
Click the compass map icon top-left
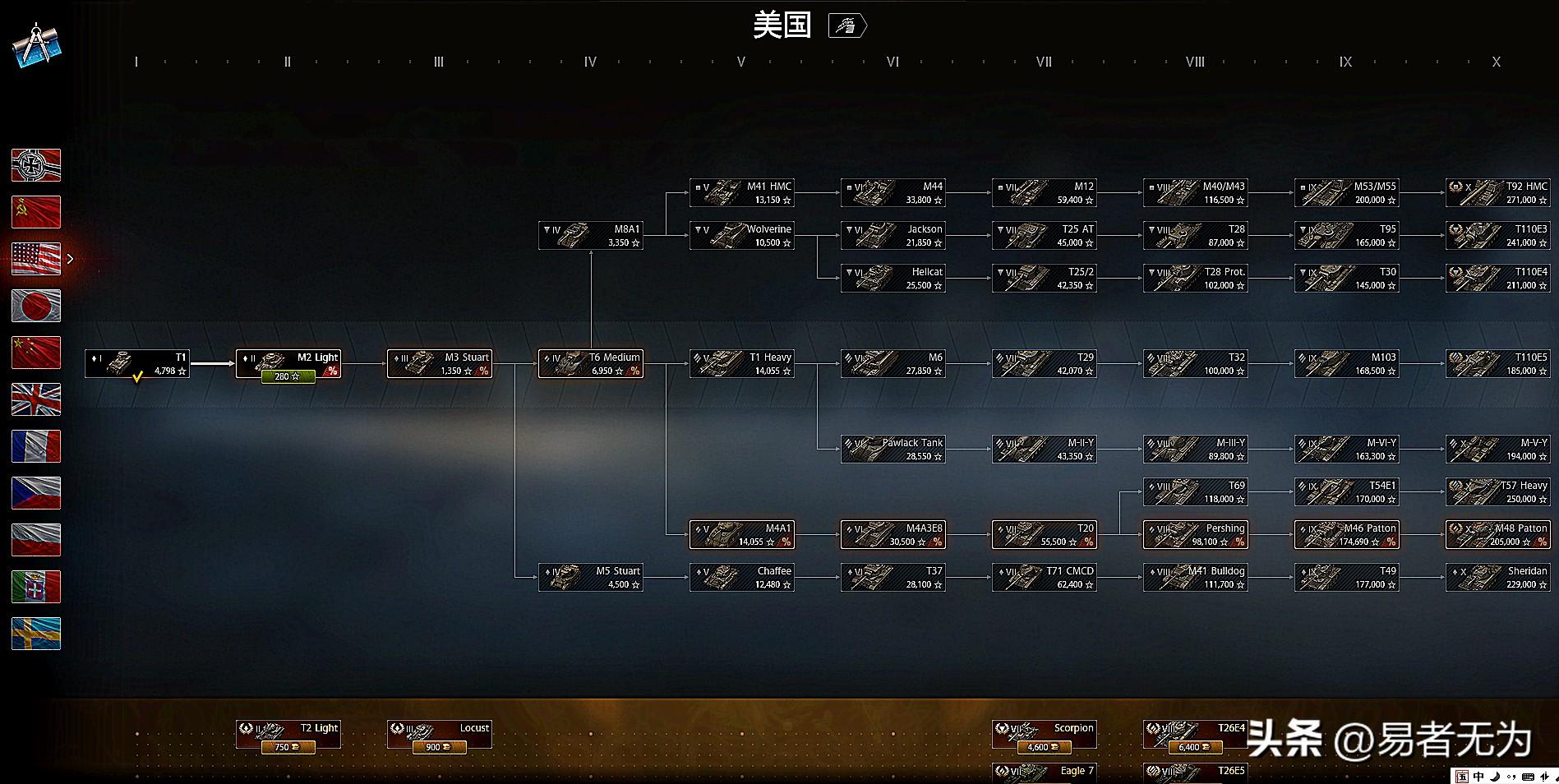click(36, 45)
